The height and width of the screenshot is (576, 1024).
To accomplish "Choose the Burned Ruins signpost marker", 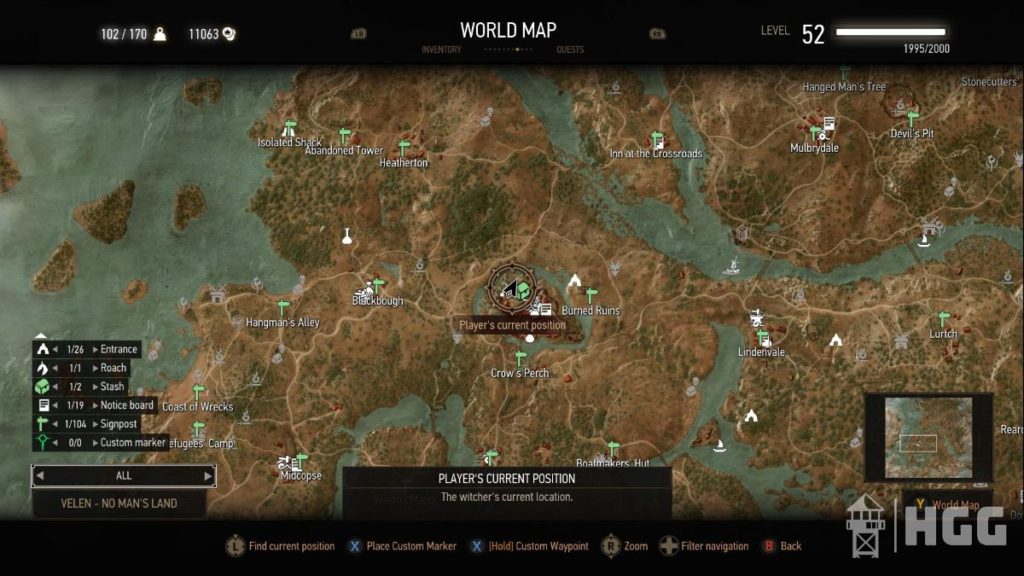I will (x=591, y=296).
